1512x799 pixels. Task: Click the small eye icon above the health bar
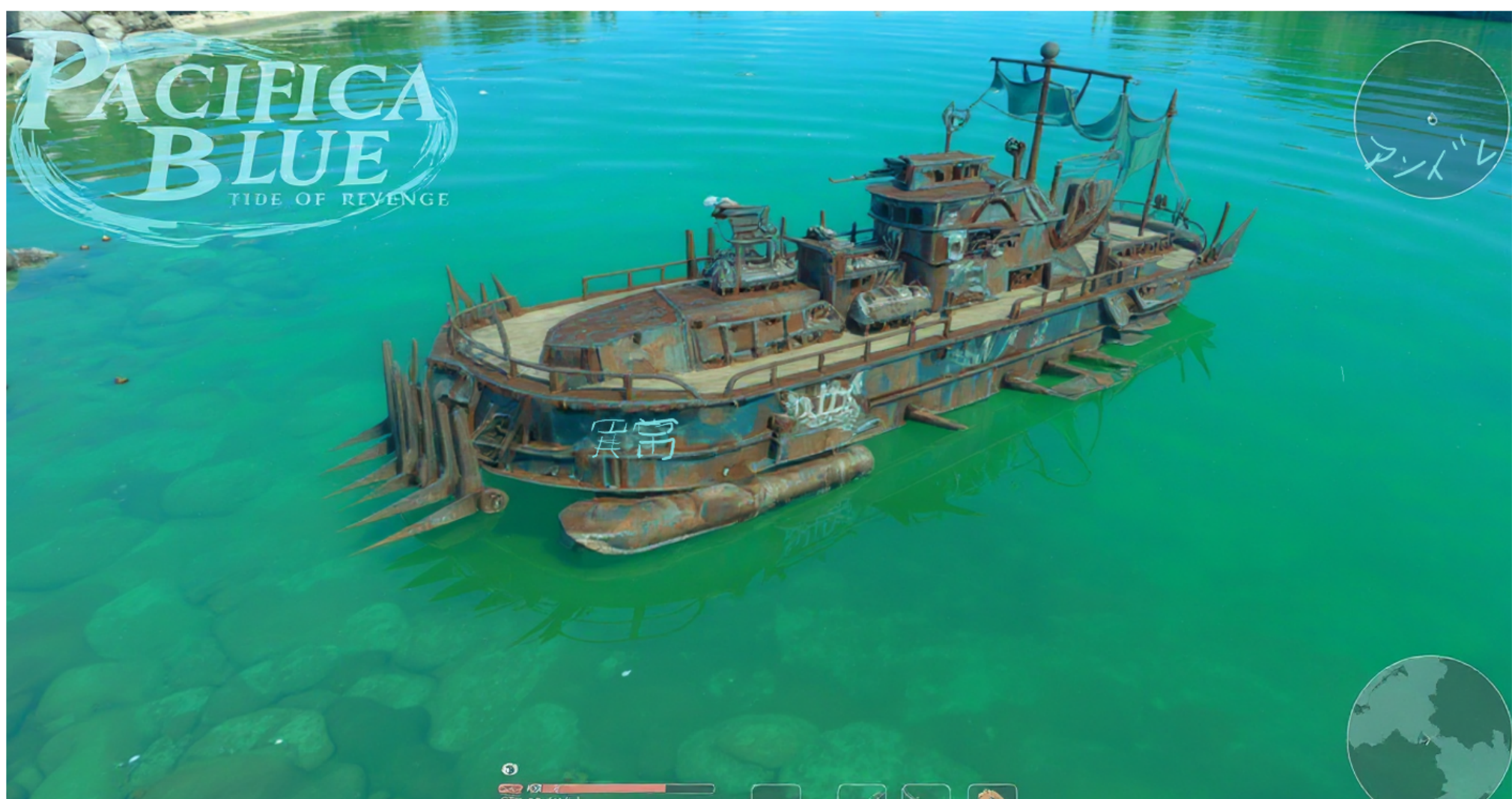[x=509, y=769]
